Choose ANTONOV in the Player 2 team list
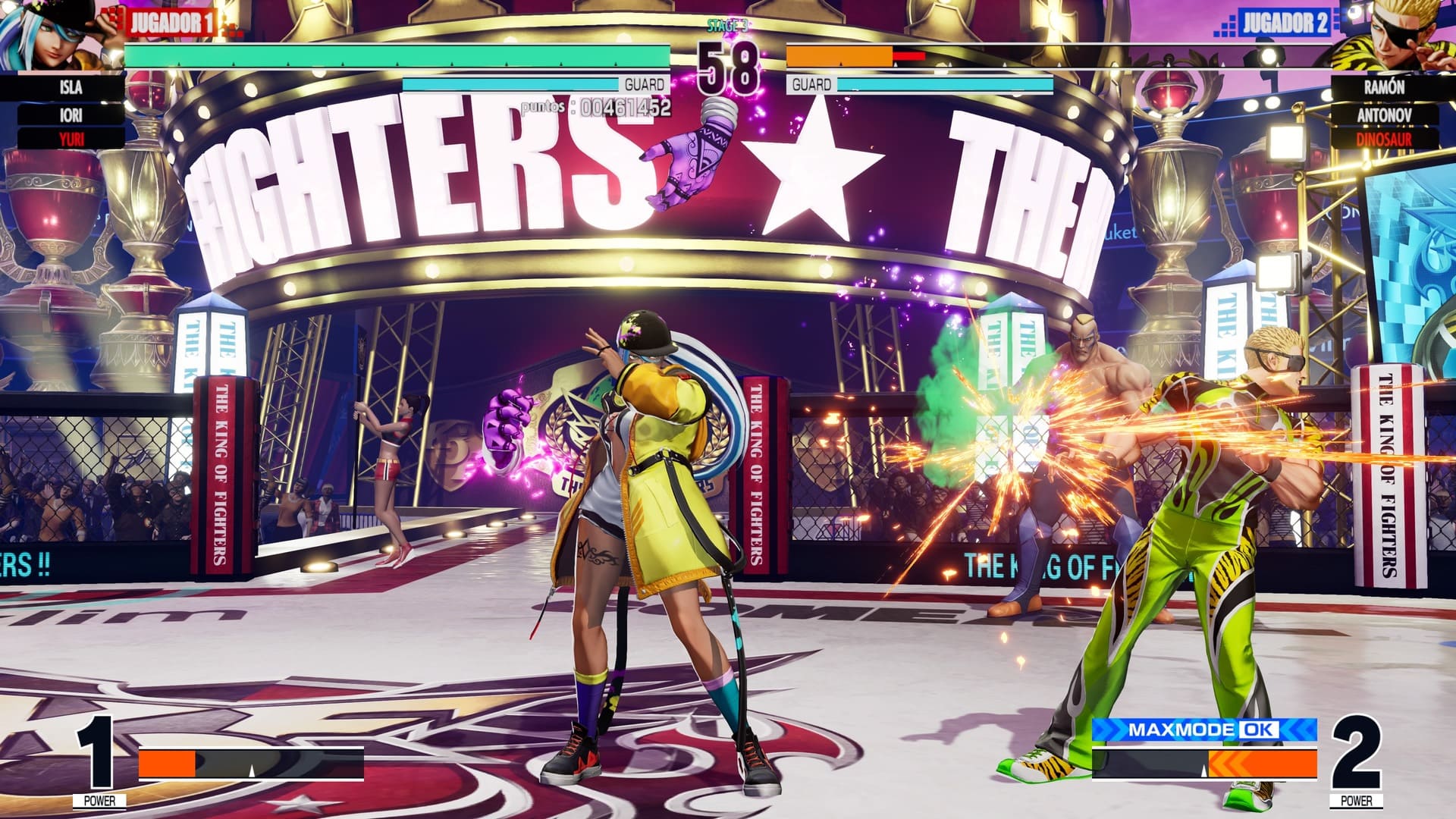1456x819 pixels. pyautogui.click(x=1384, y=115)
